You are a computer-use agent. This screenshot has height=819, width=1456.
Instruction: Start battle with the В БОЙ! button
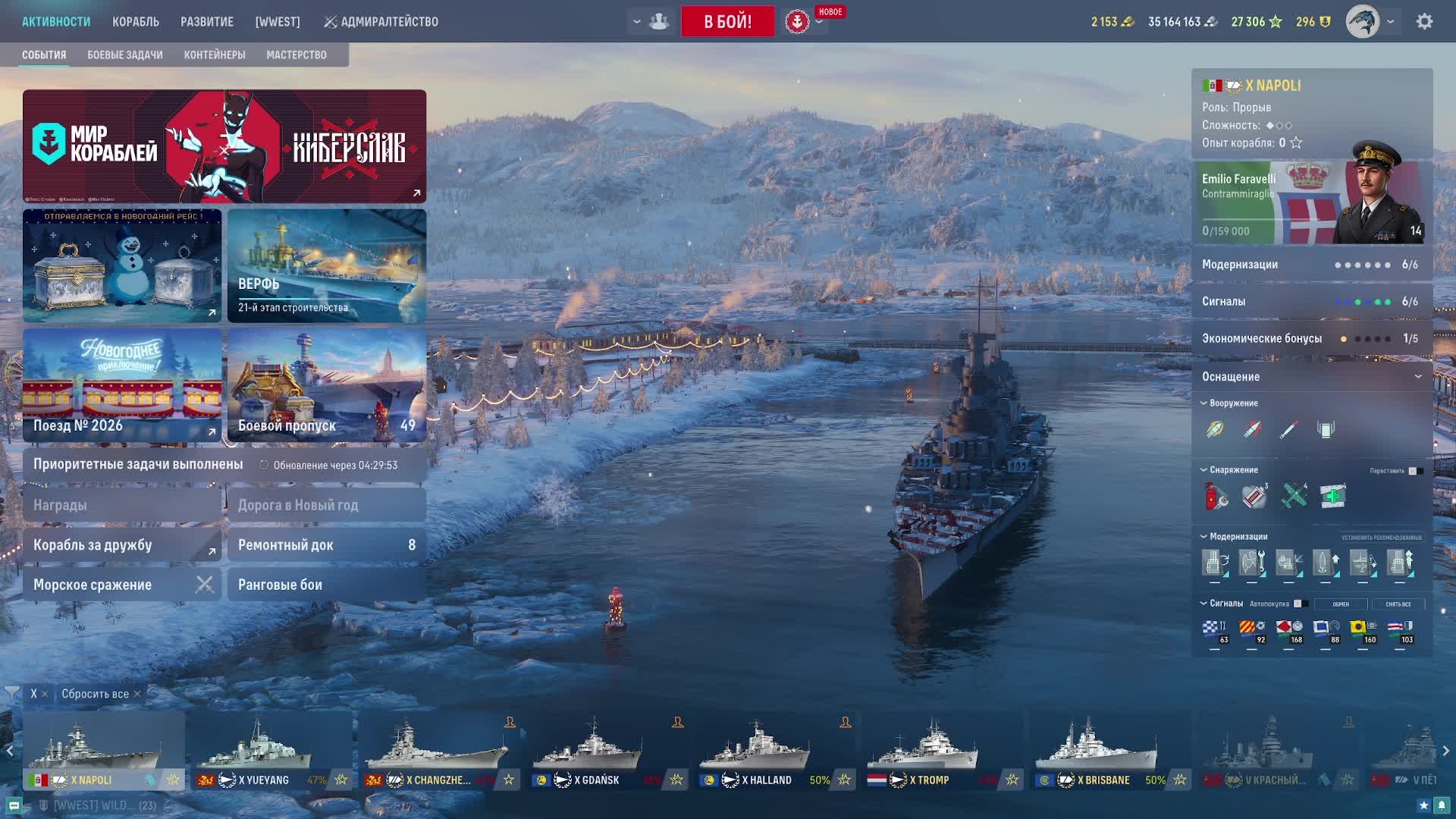tap(727, 21)
